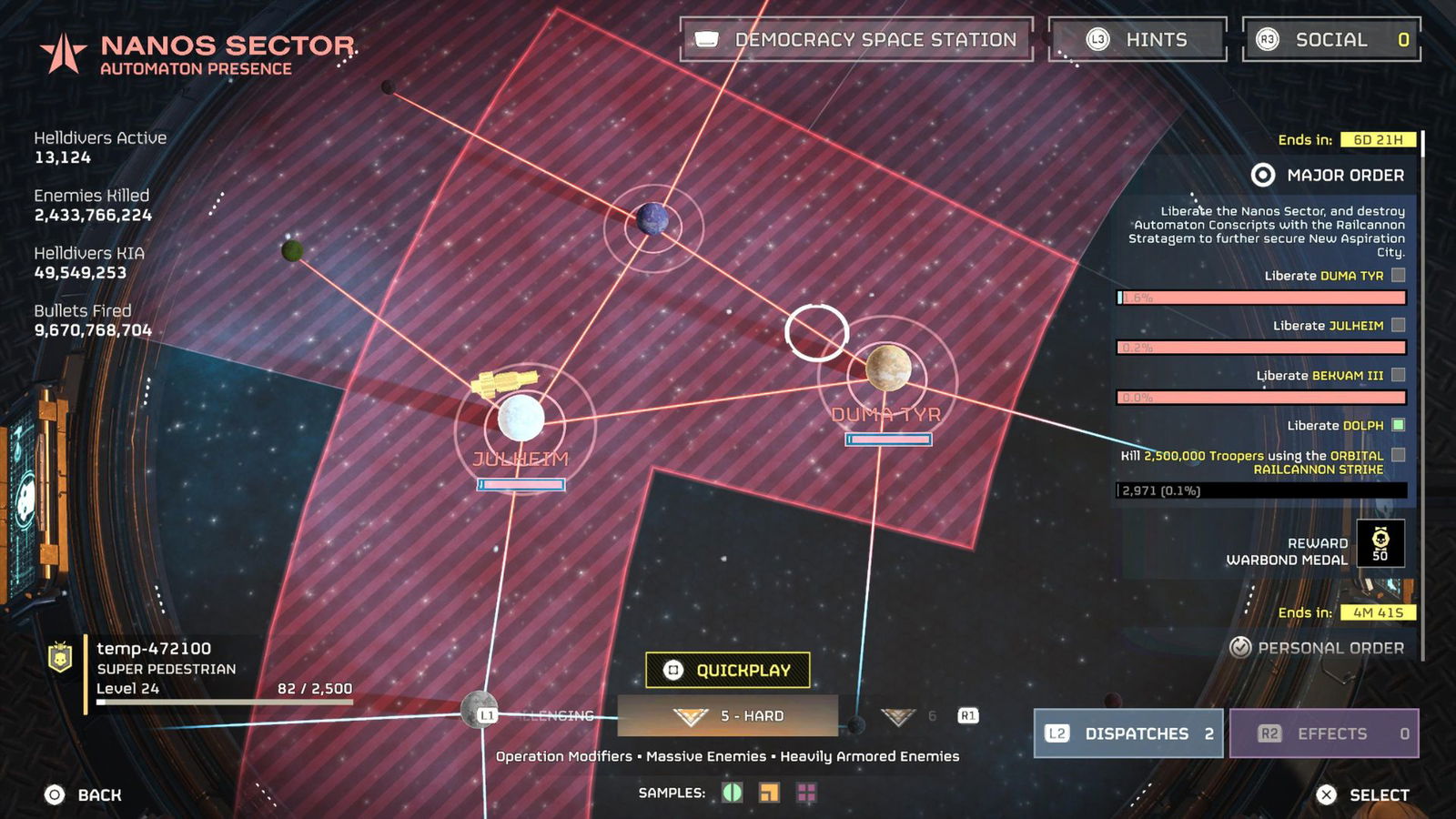
Task: Select the 5 - Hard difficulty
Action: point(728,716)
